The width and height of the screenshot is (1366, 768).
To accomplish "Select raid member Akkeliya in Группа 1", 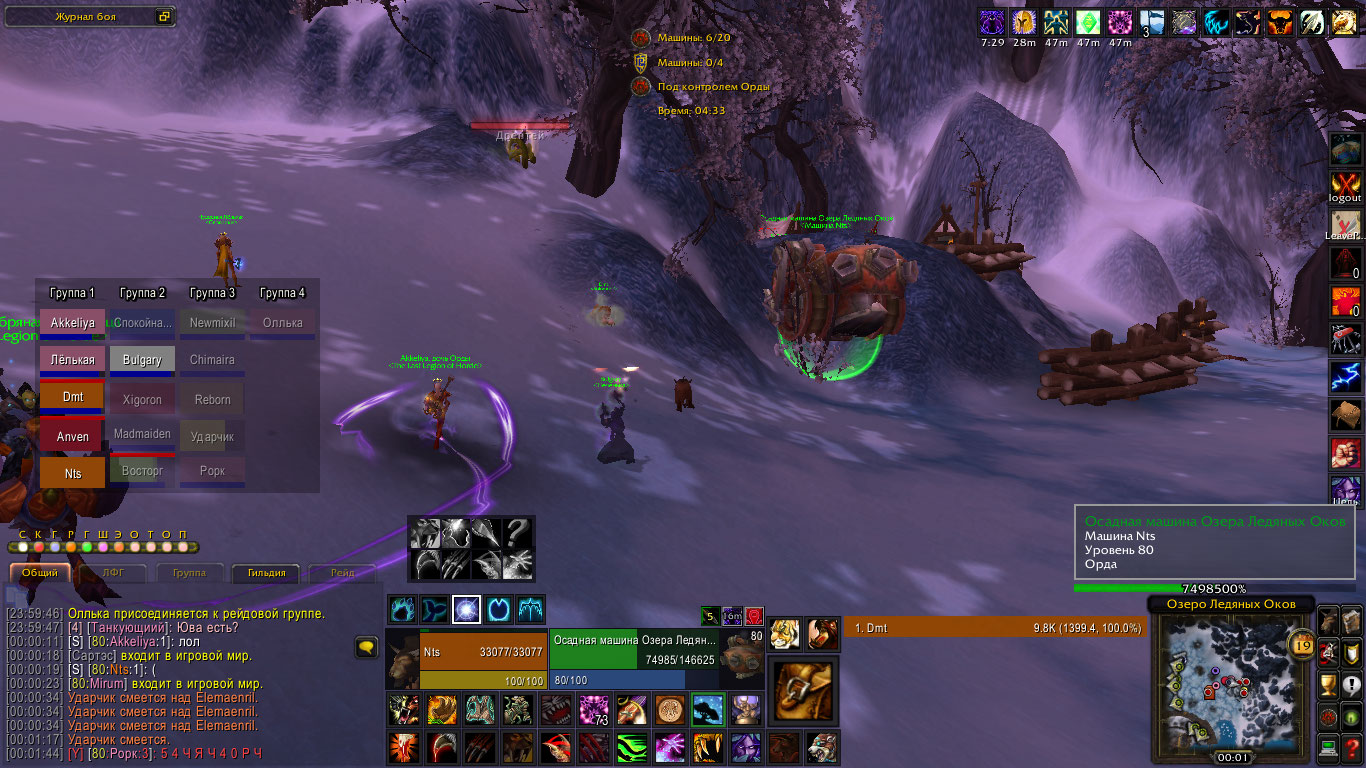I will 72,324.
